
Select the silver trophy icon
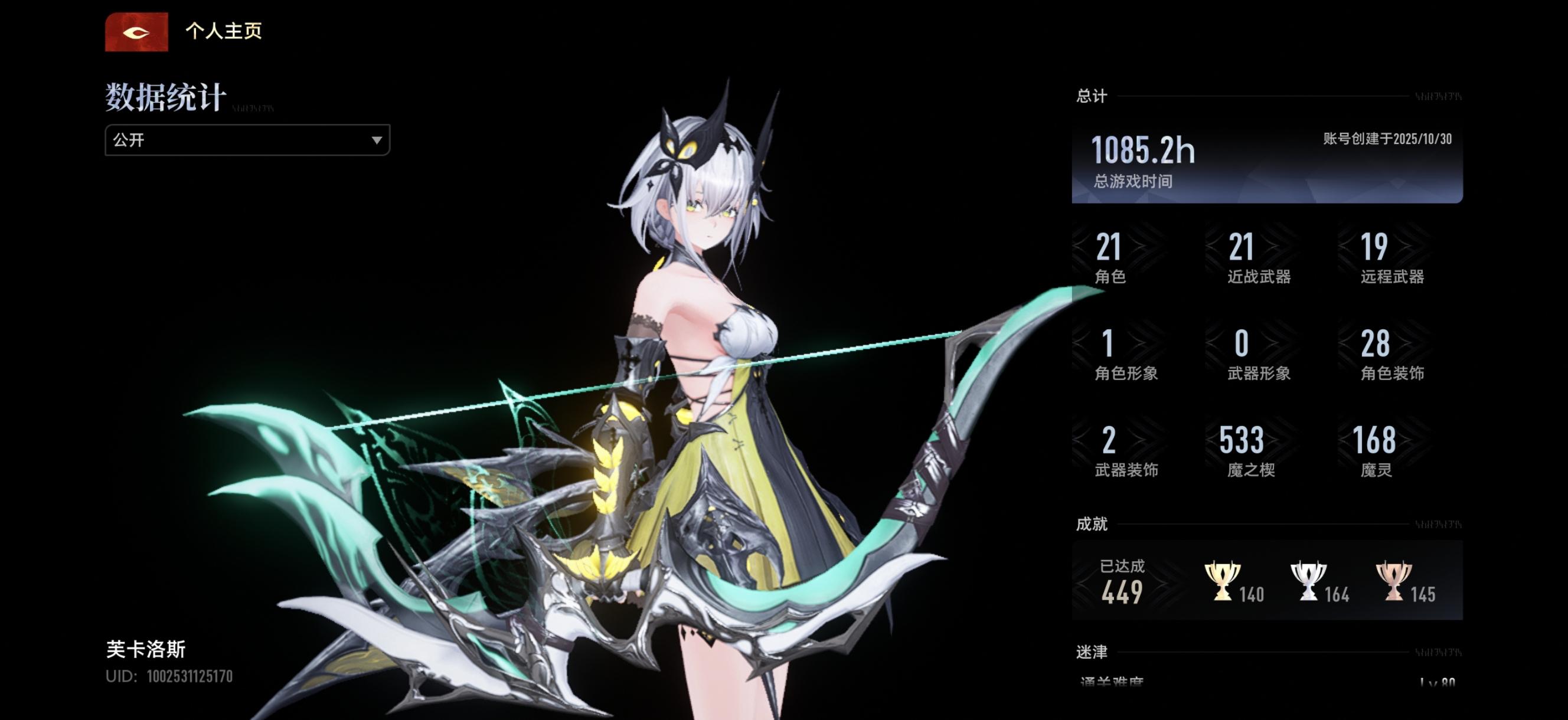pos(1308,581)
